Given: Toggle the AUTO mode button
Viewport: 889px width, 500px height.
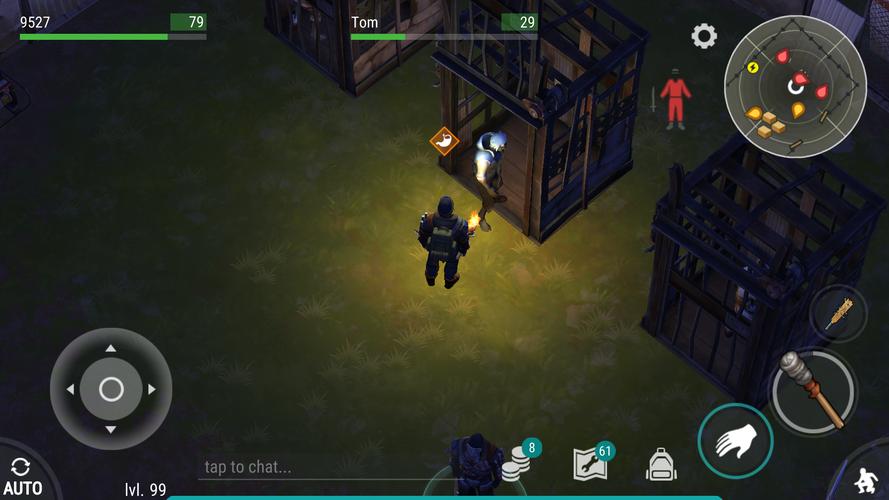Looking at the screenshot, I should (x=21, y=476).
